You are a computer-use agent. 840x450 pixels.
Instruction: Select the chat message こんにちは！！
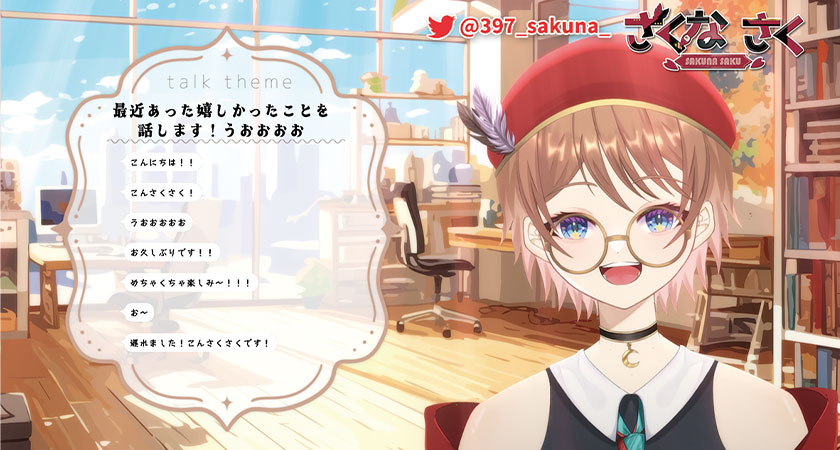pyautogui.click(x=161, y=161)
